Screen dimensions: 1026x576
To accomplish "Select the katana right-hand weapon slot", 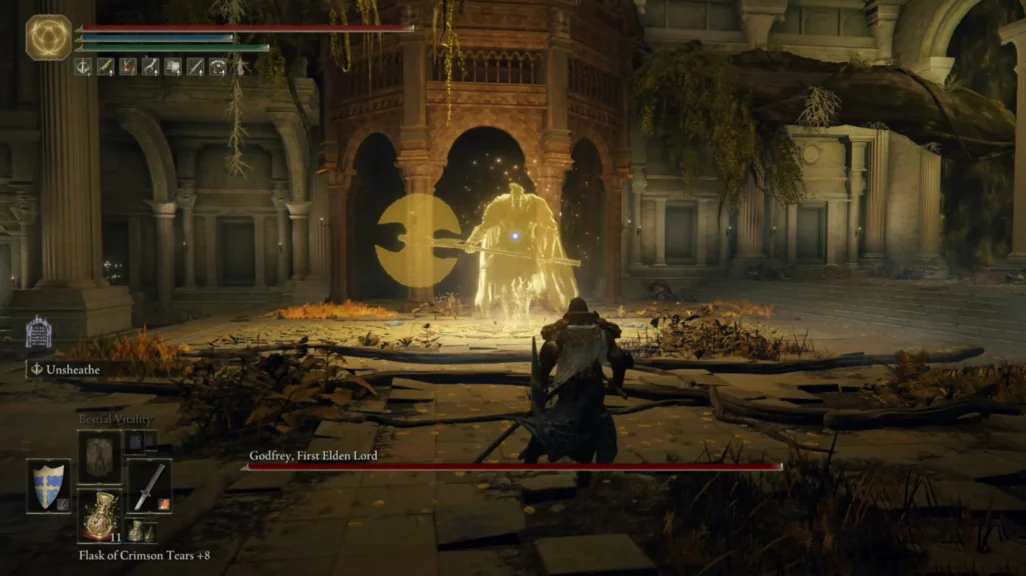I will point(149,485).
